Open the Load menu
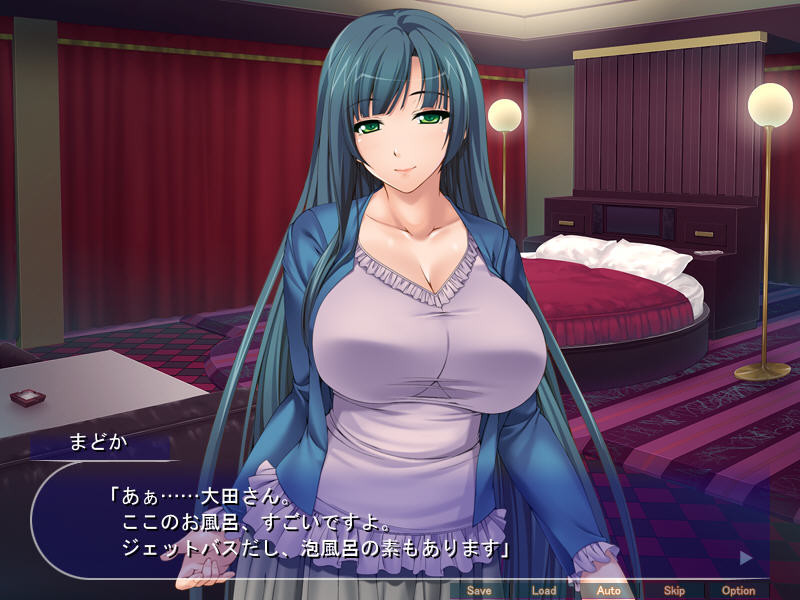Viewport: 800px width, 600px height. pos(544,590)
